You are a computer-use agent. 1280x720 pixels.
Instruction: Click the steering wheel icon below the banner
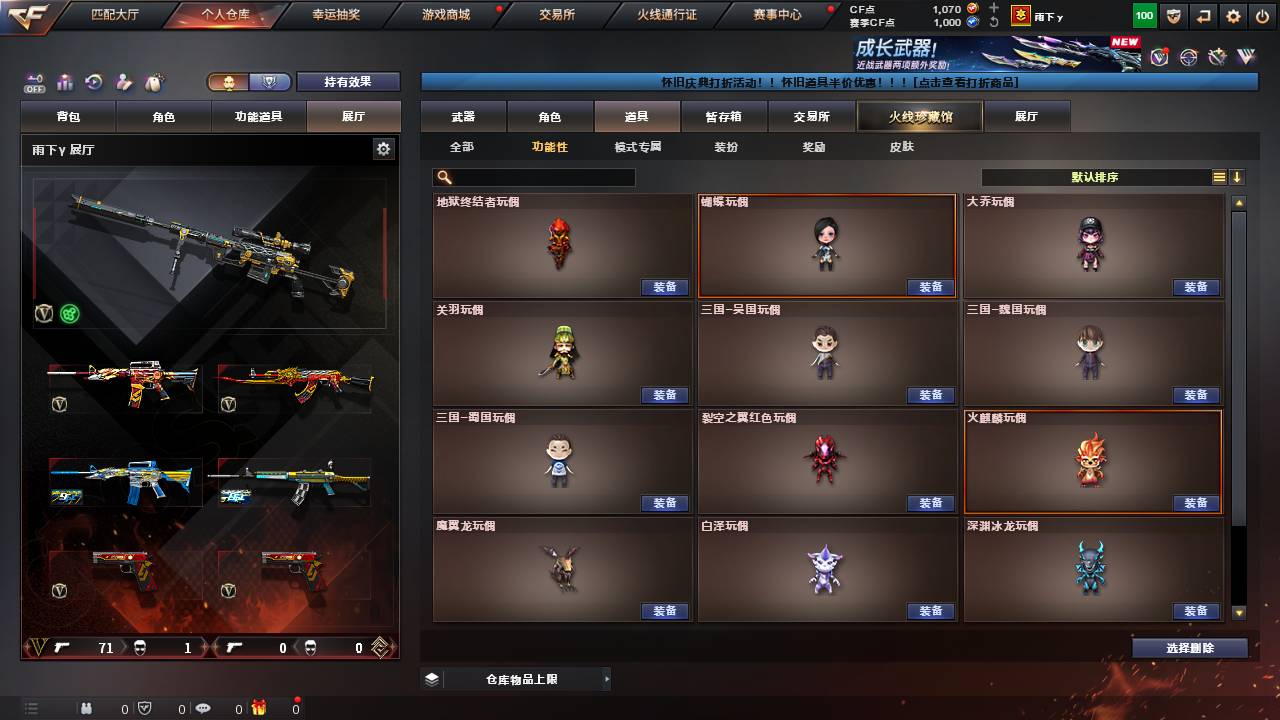(x=1188, y=58)
